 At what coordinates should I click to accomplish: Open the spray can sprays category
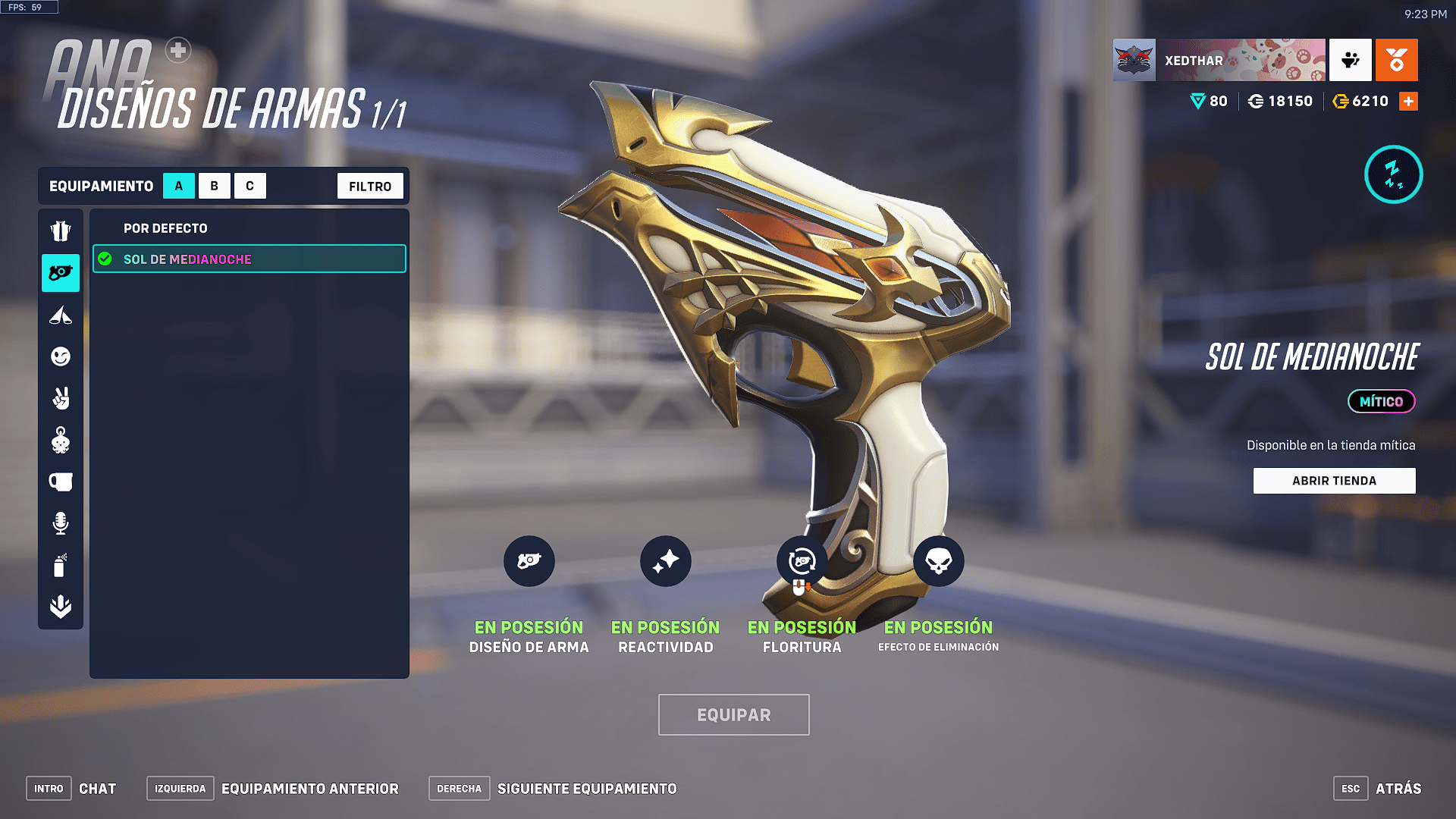point(61,565)
